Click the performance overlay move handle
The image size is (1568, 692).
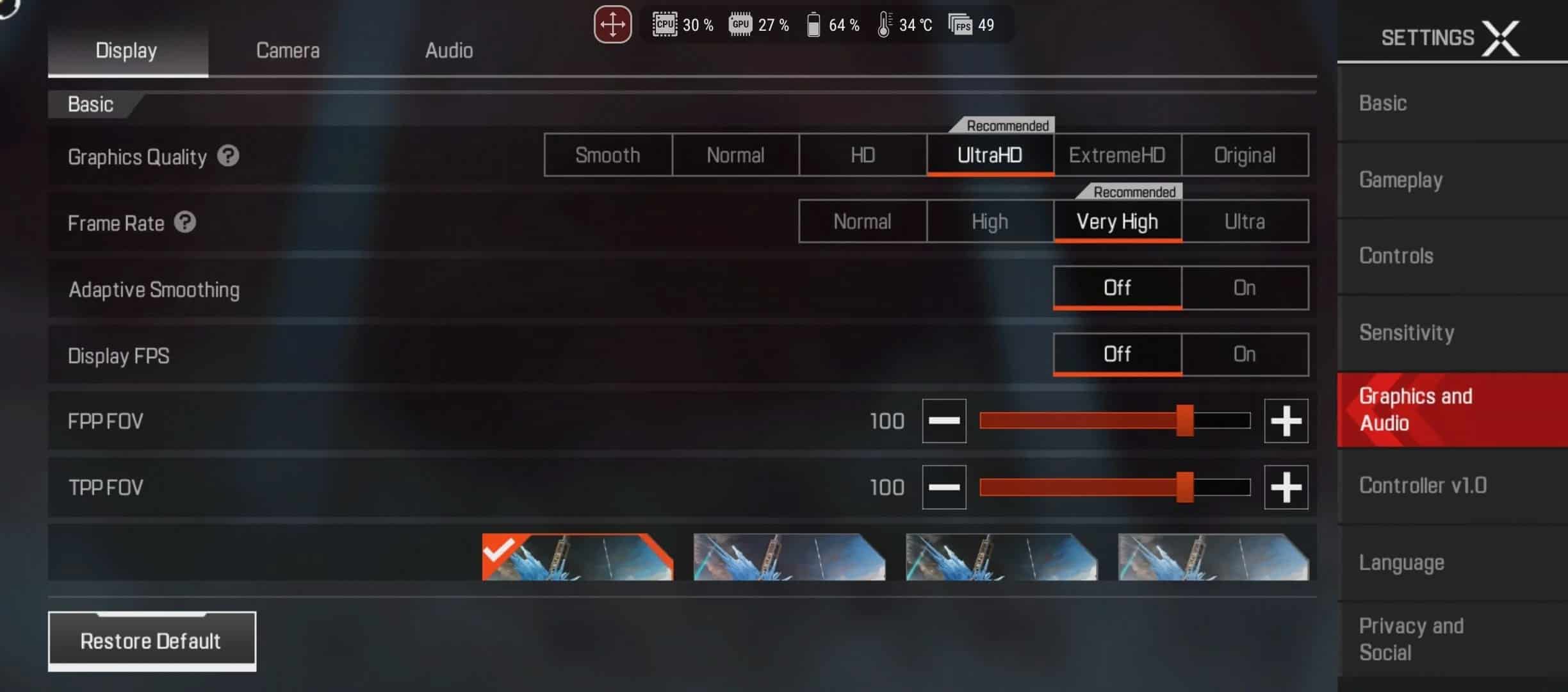(x=612, y=25)
